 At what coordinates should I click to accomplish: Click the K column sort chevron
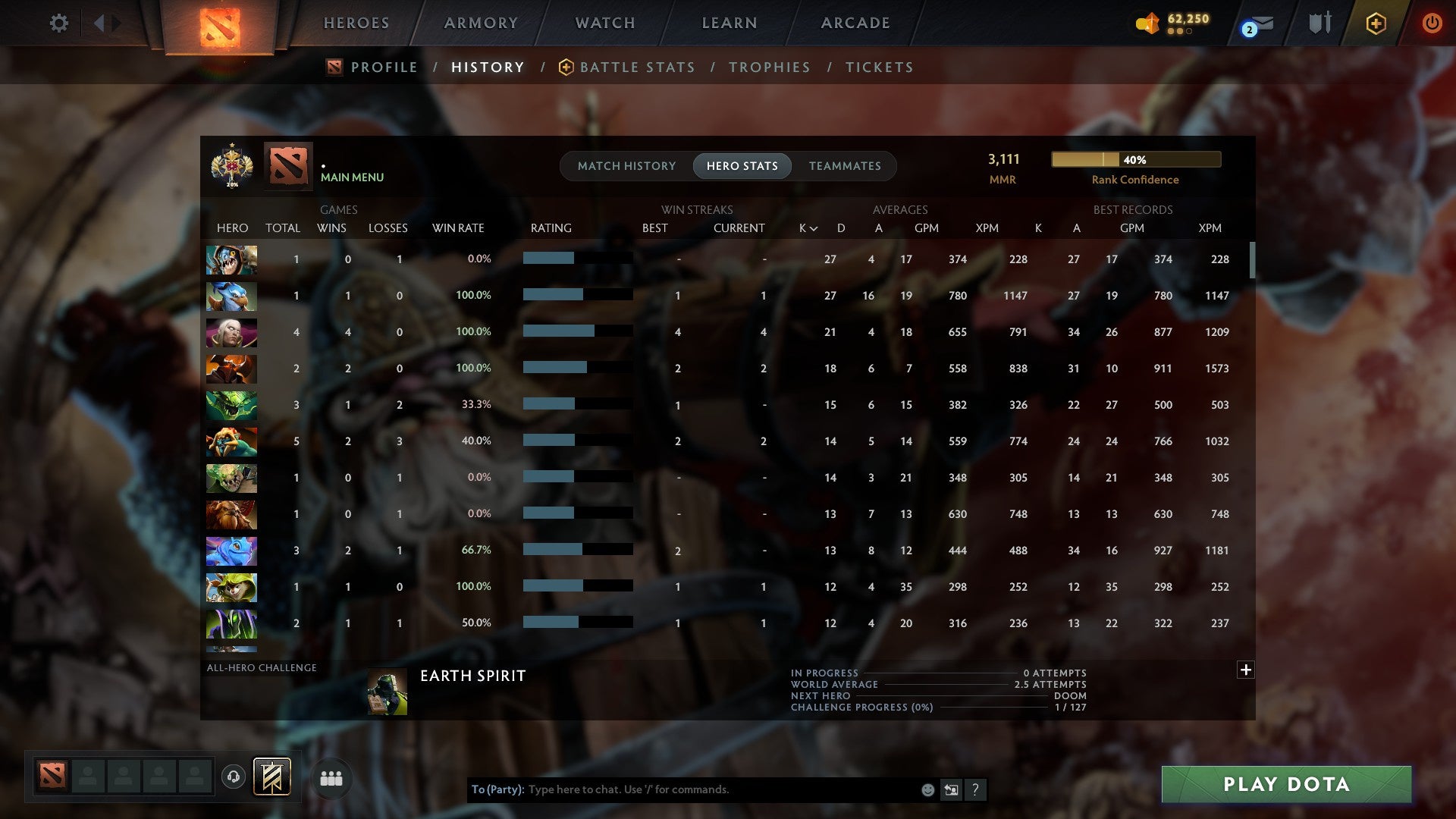coord(813,227)
